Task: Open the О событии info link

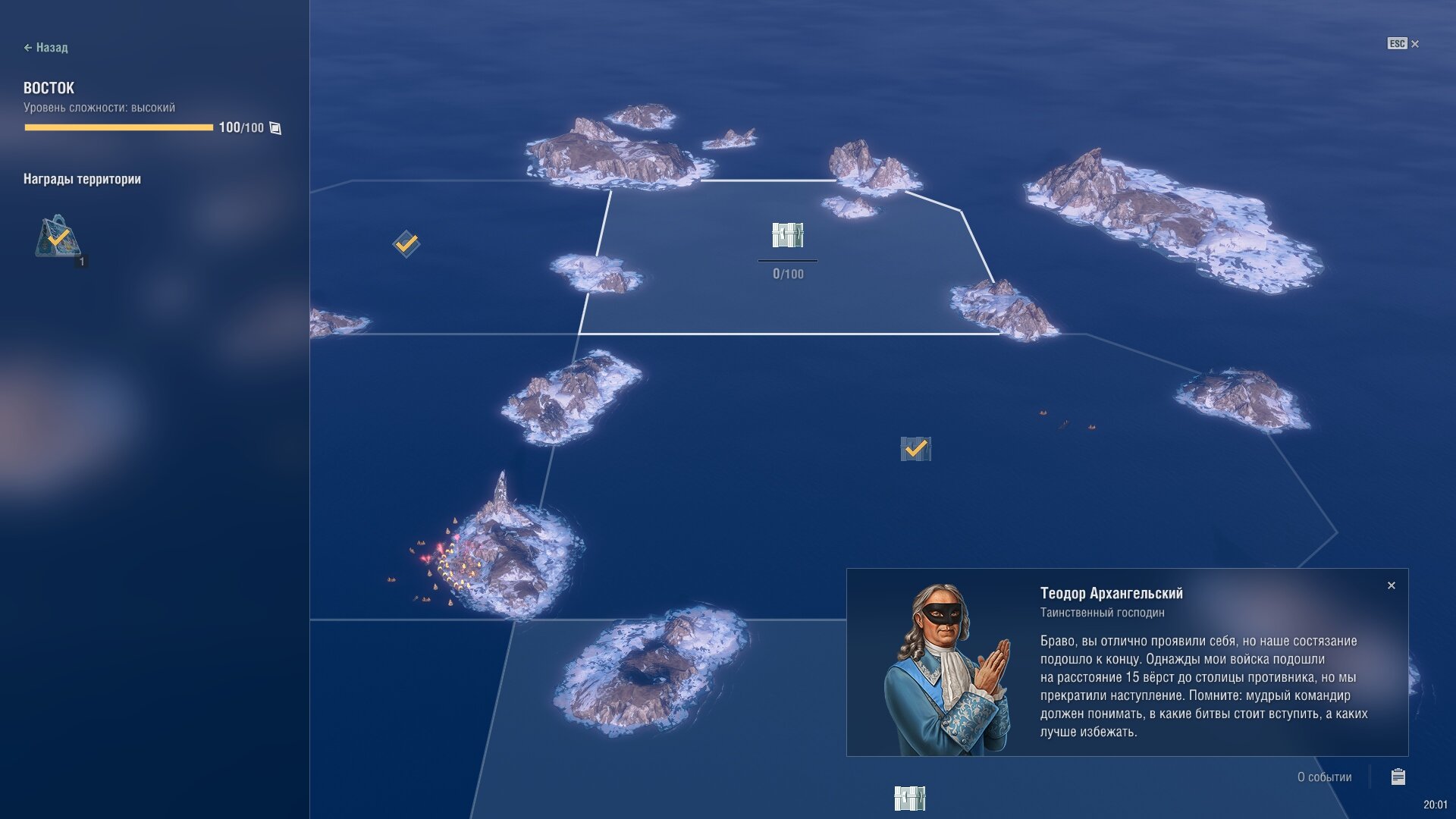Action: [1323, 777]
